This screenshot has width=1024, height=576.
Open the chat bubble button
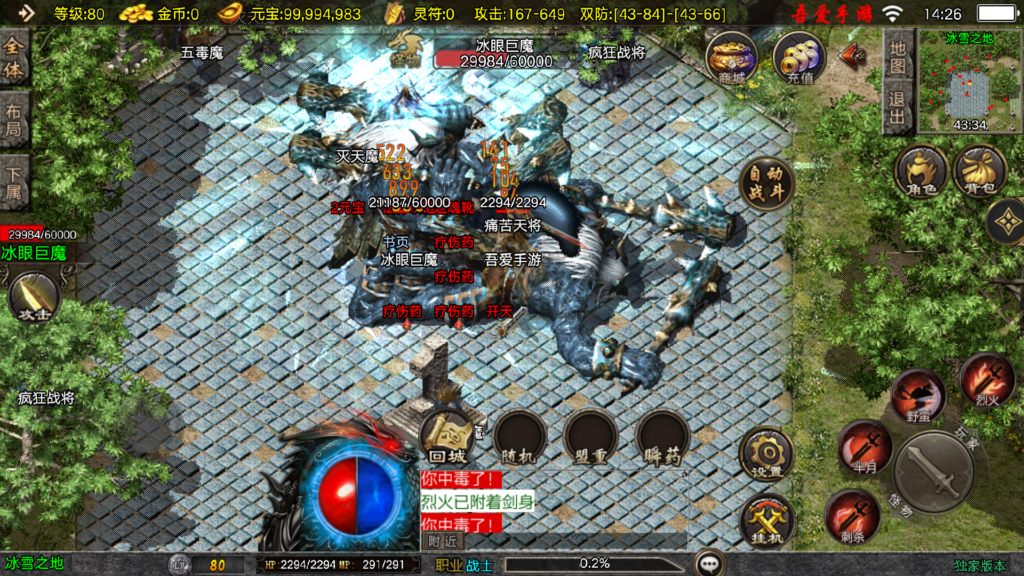[711, 564]
